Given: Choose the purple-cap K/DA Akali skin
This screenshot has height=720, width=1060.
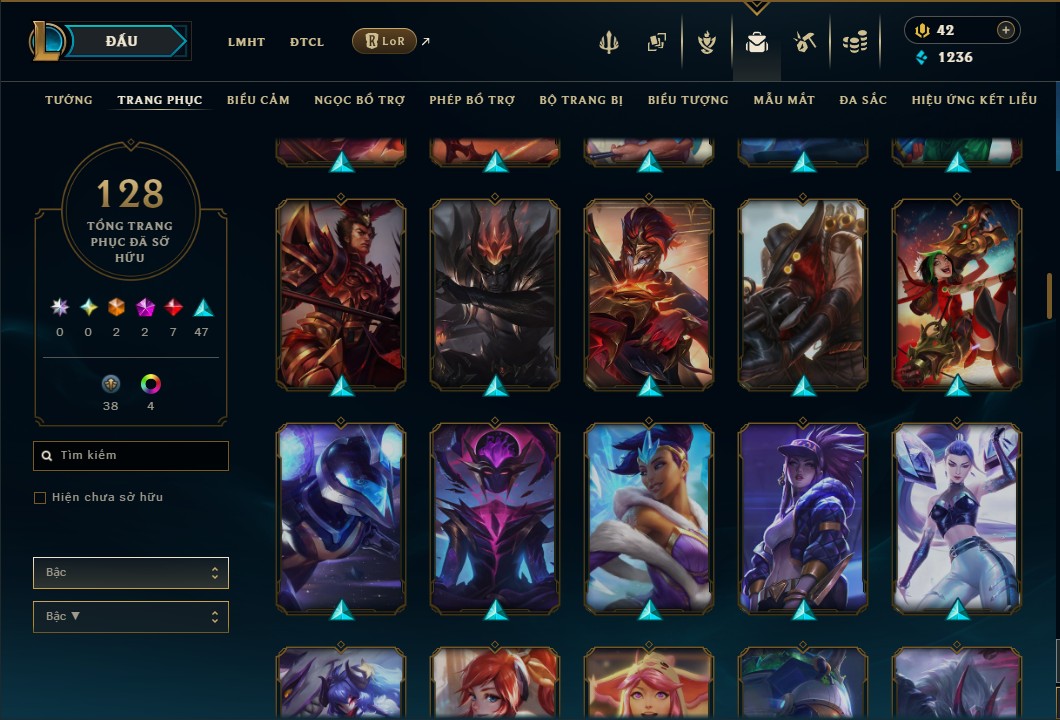Looking at the screenshot, I should (803, 517).
